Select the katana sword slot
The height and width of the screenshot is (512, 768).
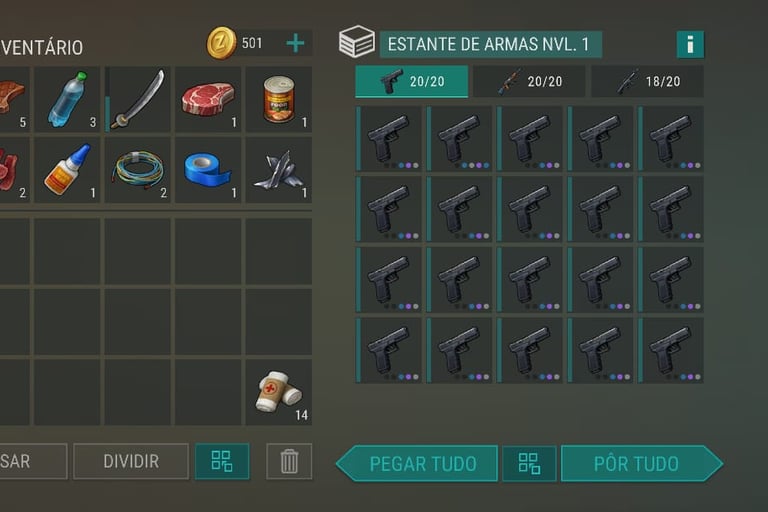[138, 100]
